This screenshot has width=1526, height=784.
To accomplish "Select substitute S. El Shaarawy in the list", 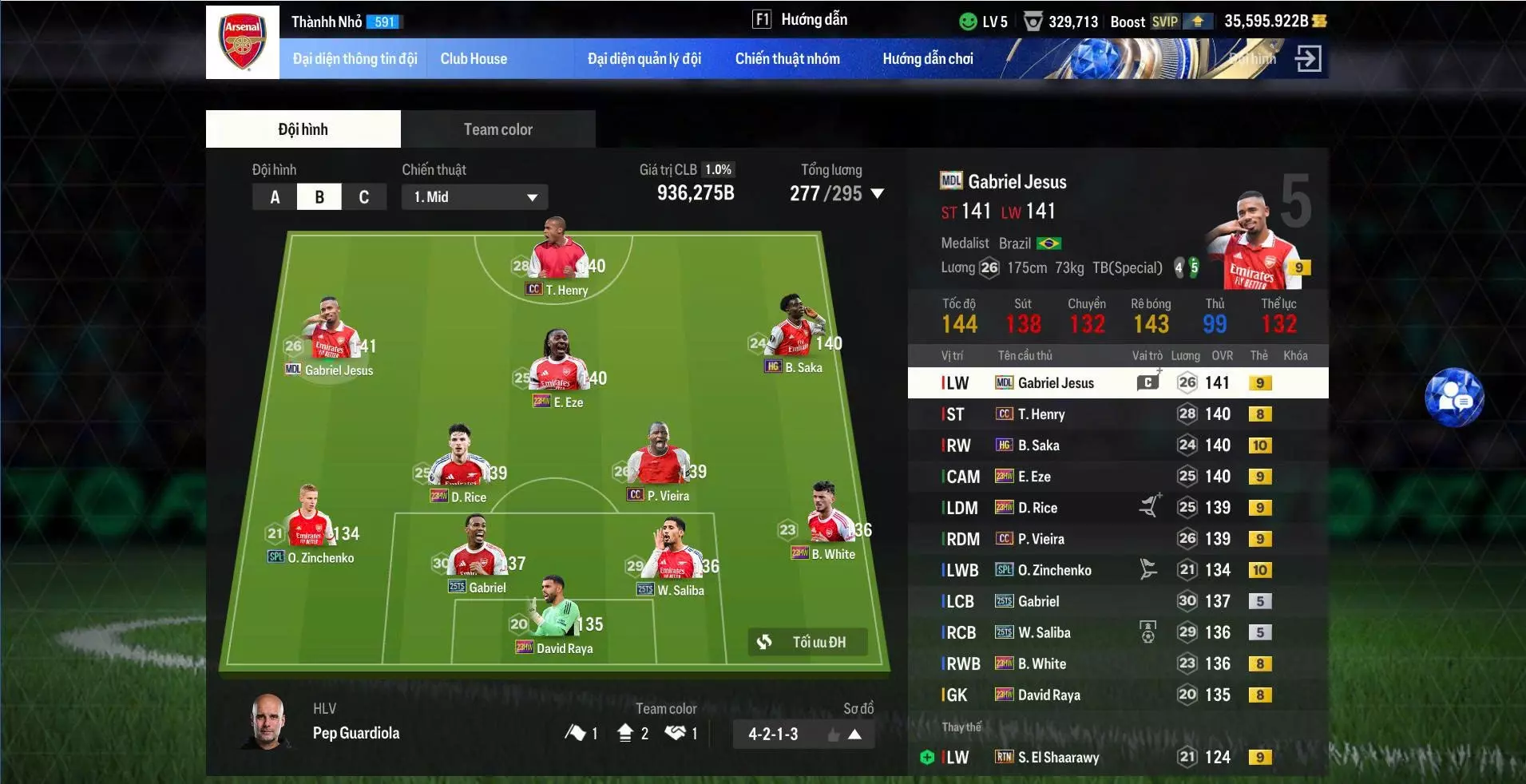I will tap(1059, 757).
